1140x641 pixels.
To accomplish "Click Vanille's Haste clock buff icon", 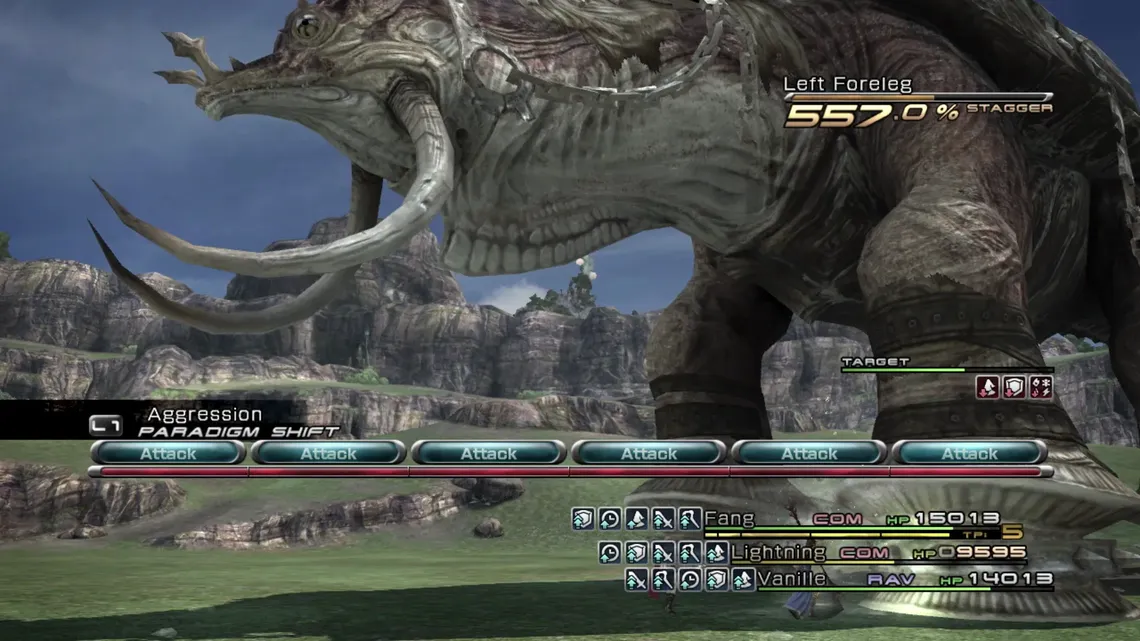I will (x=689, y=579).
